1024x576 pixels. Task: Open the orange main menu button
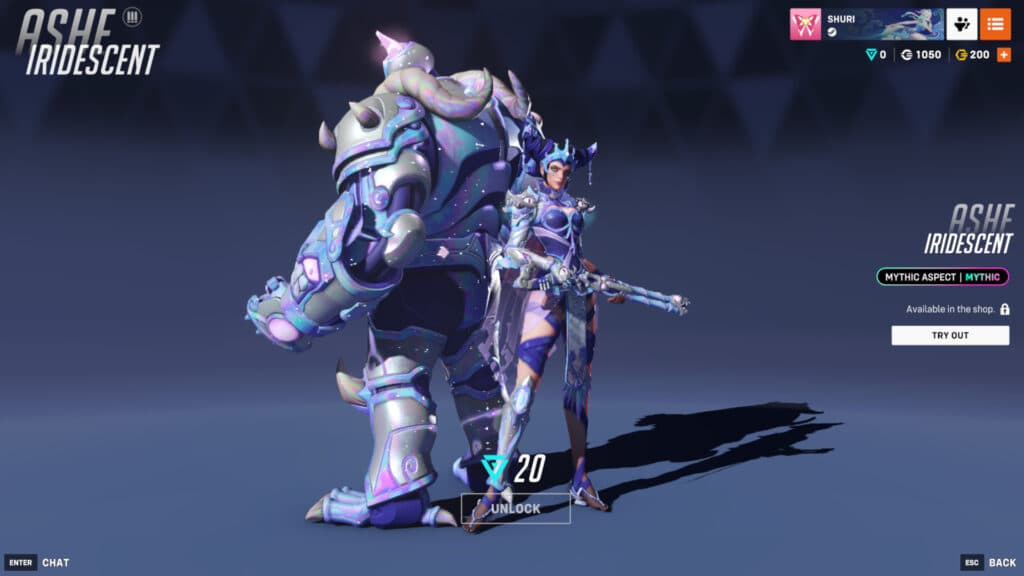pyautogui.click(x=995, y=24)
